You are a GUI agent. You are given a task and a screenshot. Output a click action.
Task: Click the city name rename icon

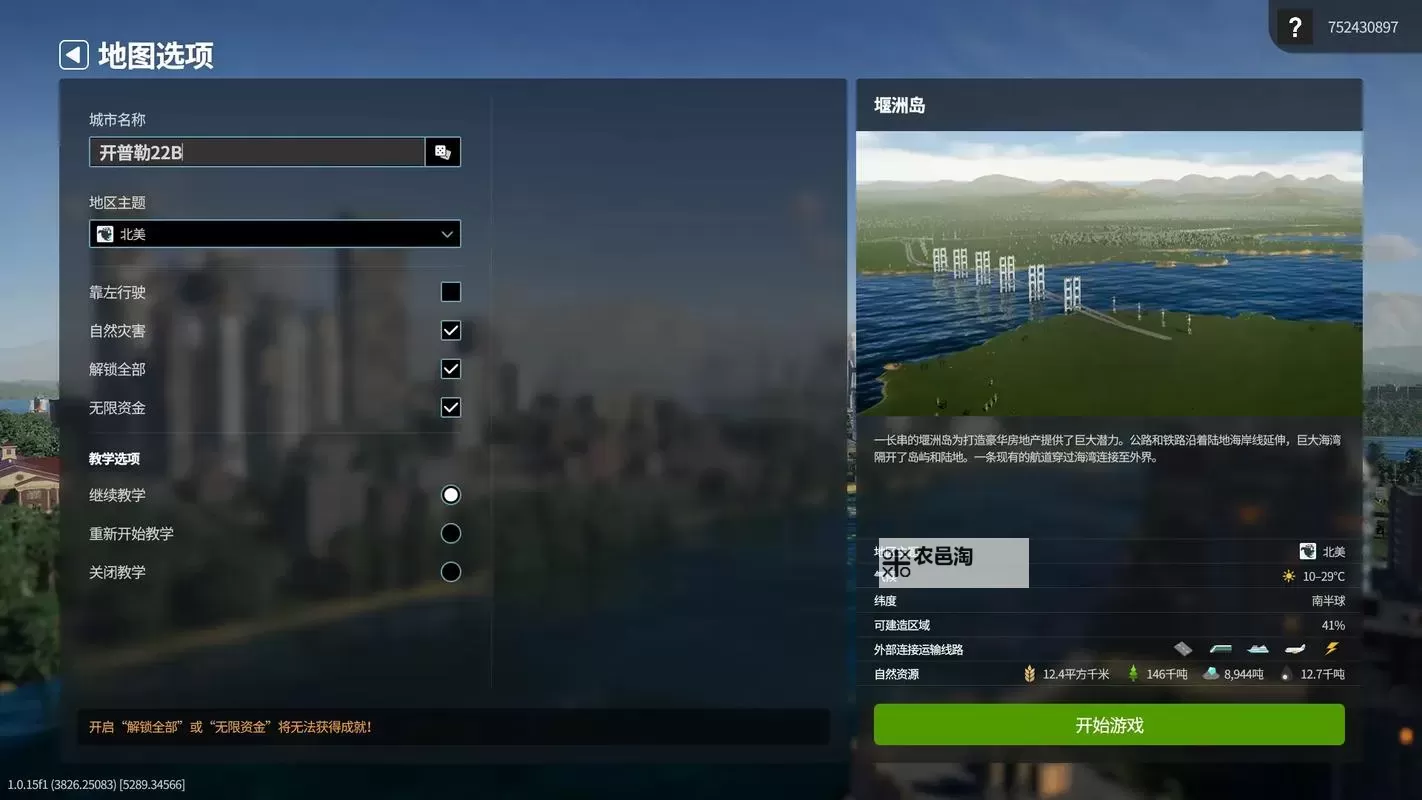(x=442, y=151)
